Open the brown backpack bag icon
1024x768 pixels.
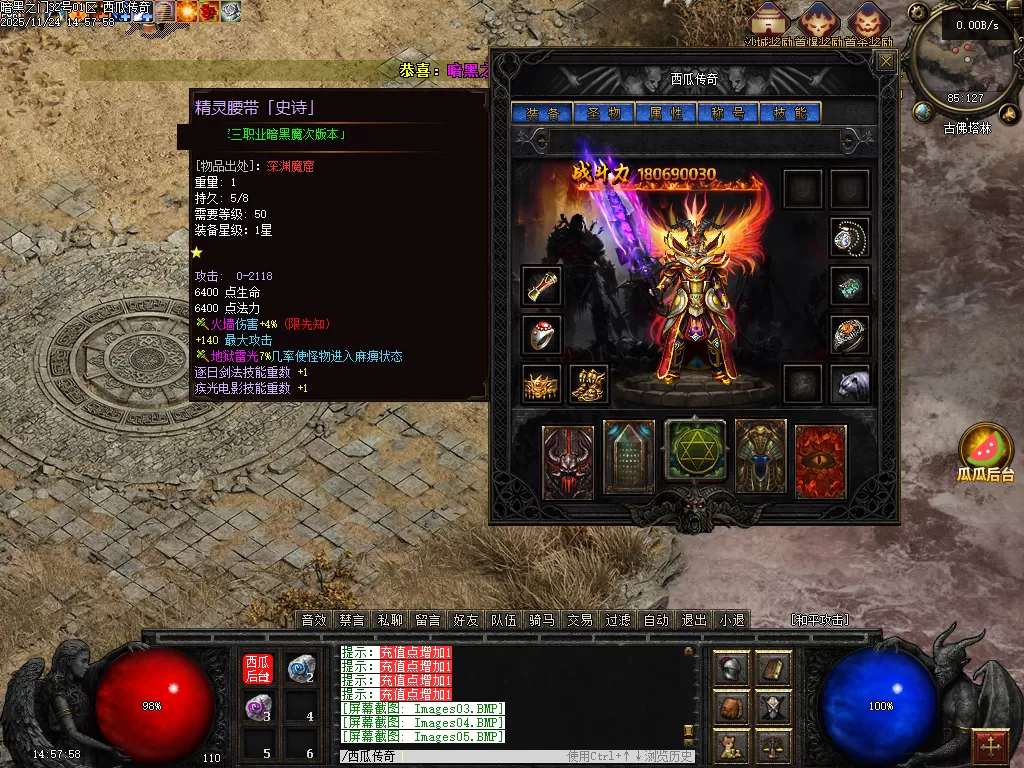pyautogui.click(x=731, y=707)
